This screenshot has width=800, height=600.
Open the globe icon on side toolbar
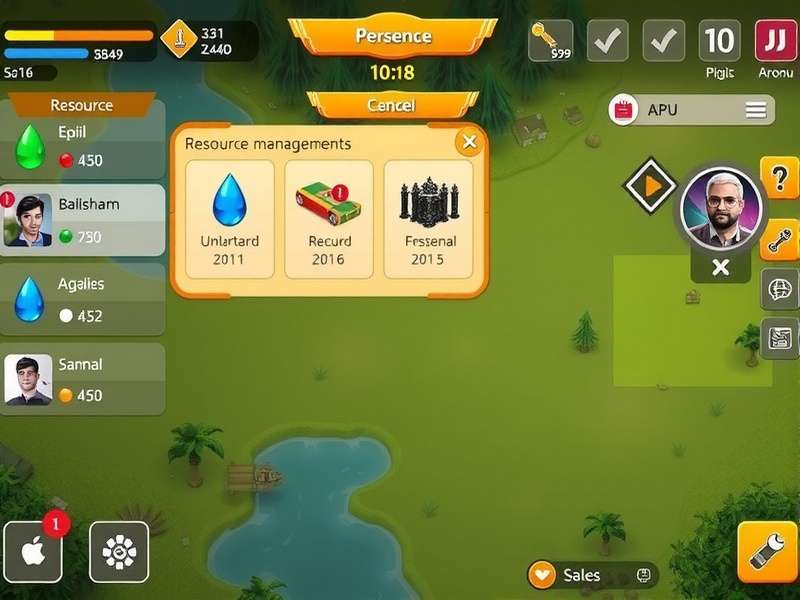click(780, 290)
